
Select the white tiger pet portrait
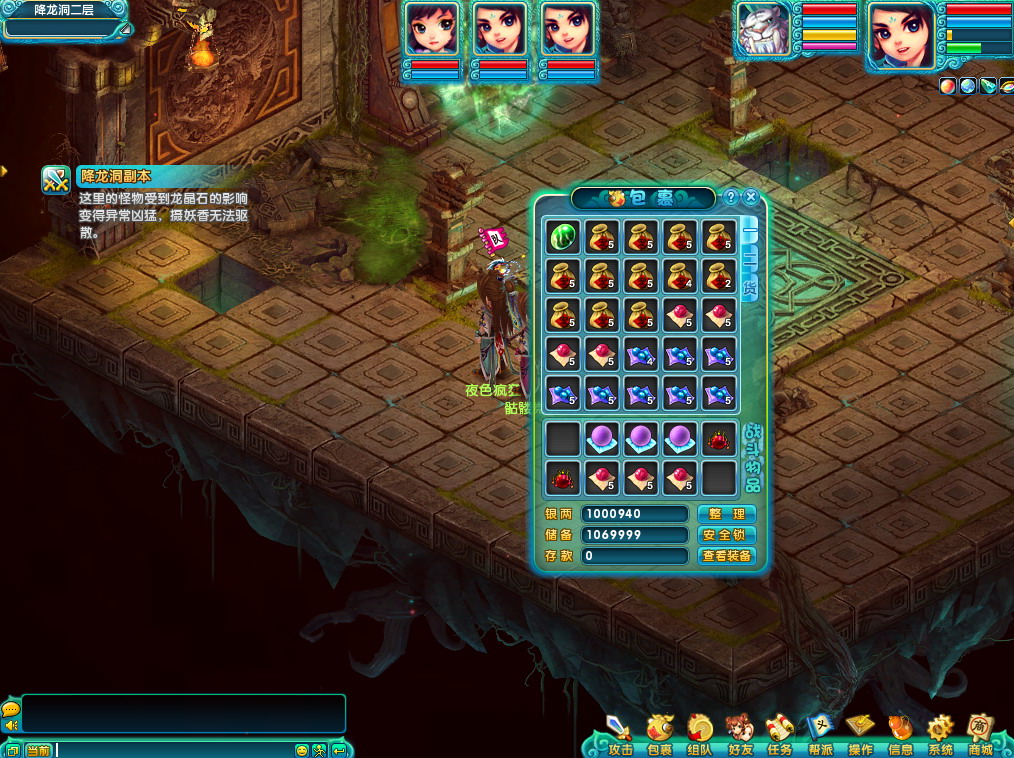764,33
